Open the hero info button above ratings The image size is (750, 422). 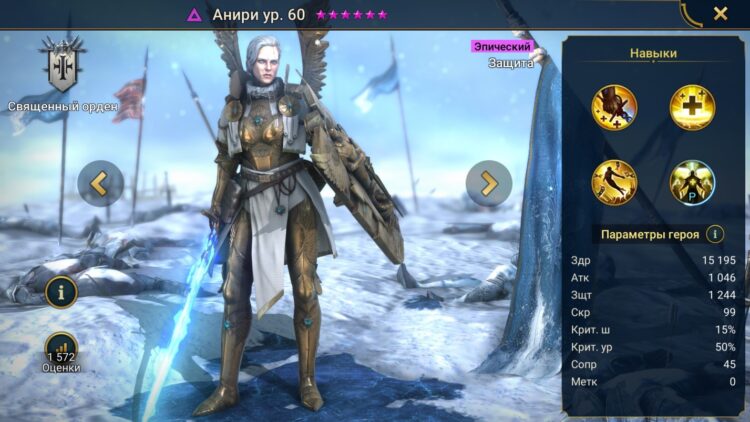(61, 293)
